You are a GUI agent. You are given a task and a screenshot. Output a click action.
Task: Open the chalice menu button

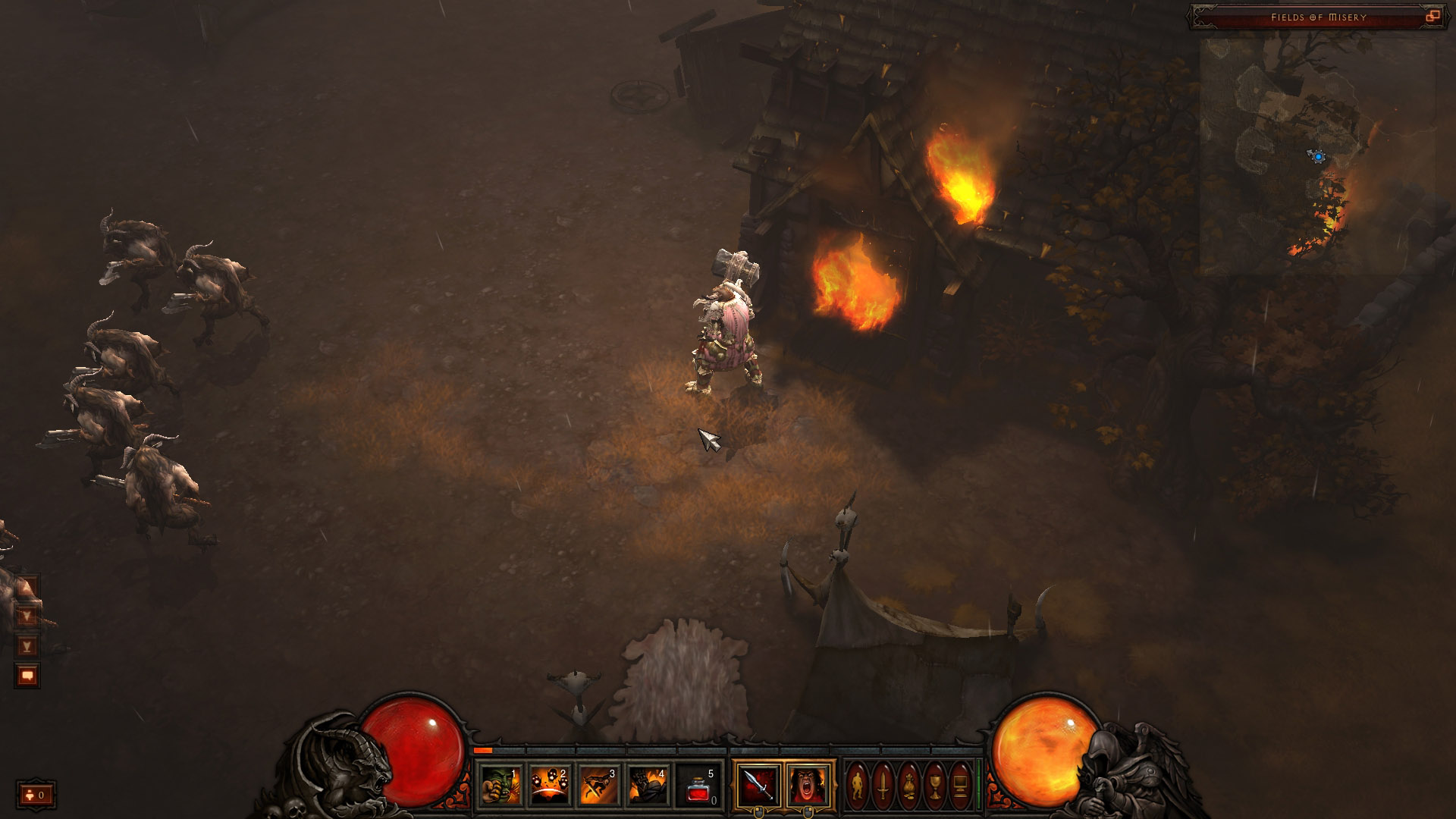point(935,784)
